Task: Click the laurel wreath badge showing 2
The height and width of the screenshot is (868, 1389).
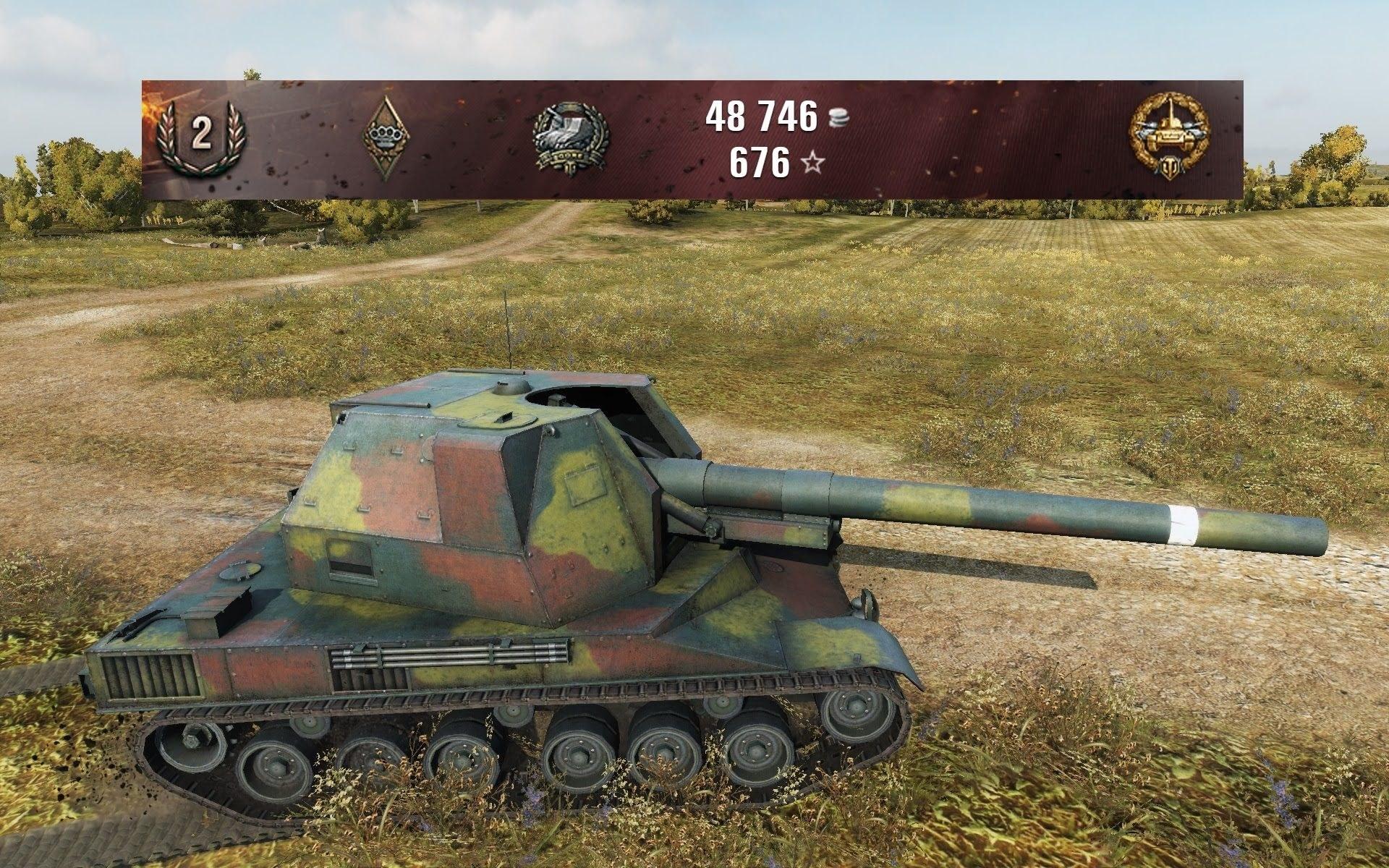Action: coord(198,137)
